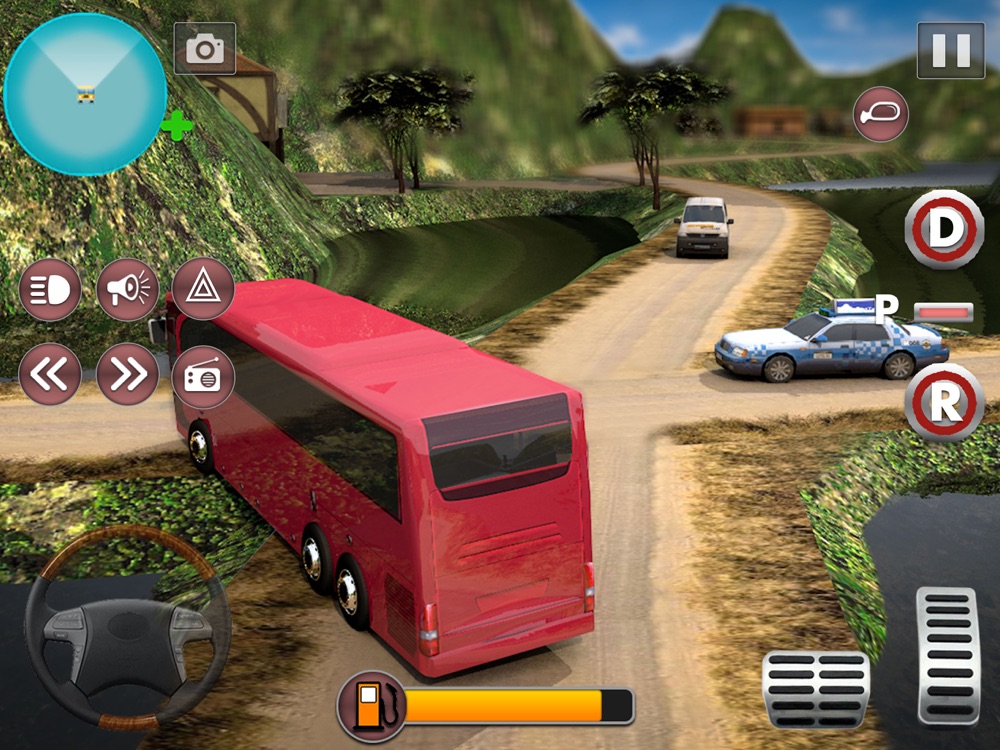Signal left turn indicator
Viewport: 1000px width, 750px height.
pos(50,374)
